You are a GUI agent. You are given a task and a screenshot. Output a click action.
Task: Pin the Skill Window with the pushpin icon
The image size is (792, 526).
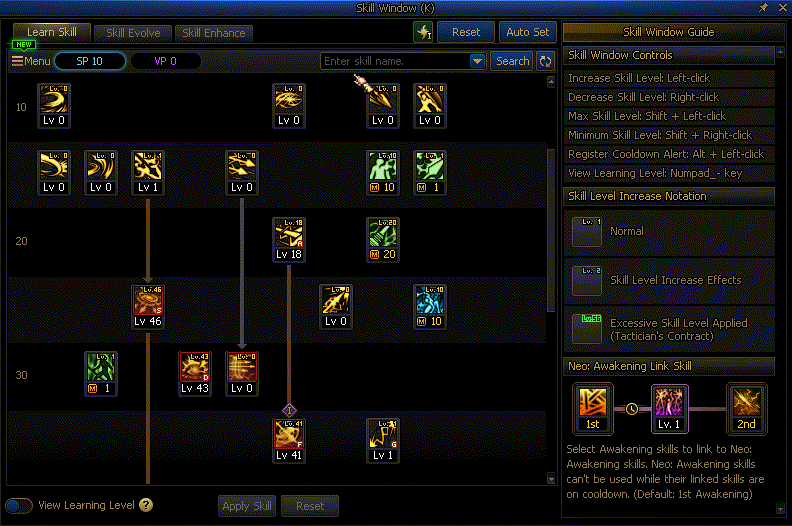(763, 7)
